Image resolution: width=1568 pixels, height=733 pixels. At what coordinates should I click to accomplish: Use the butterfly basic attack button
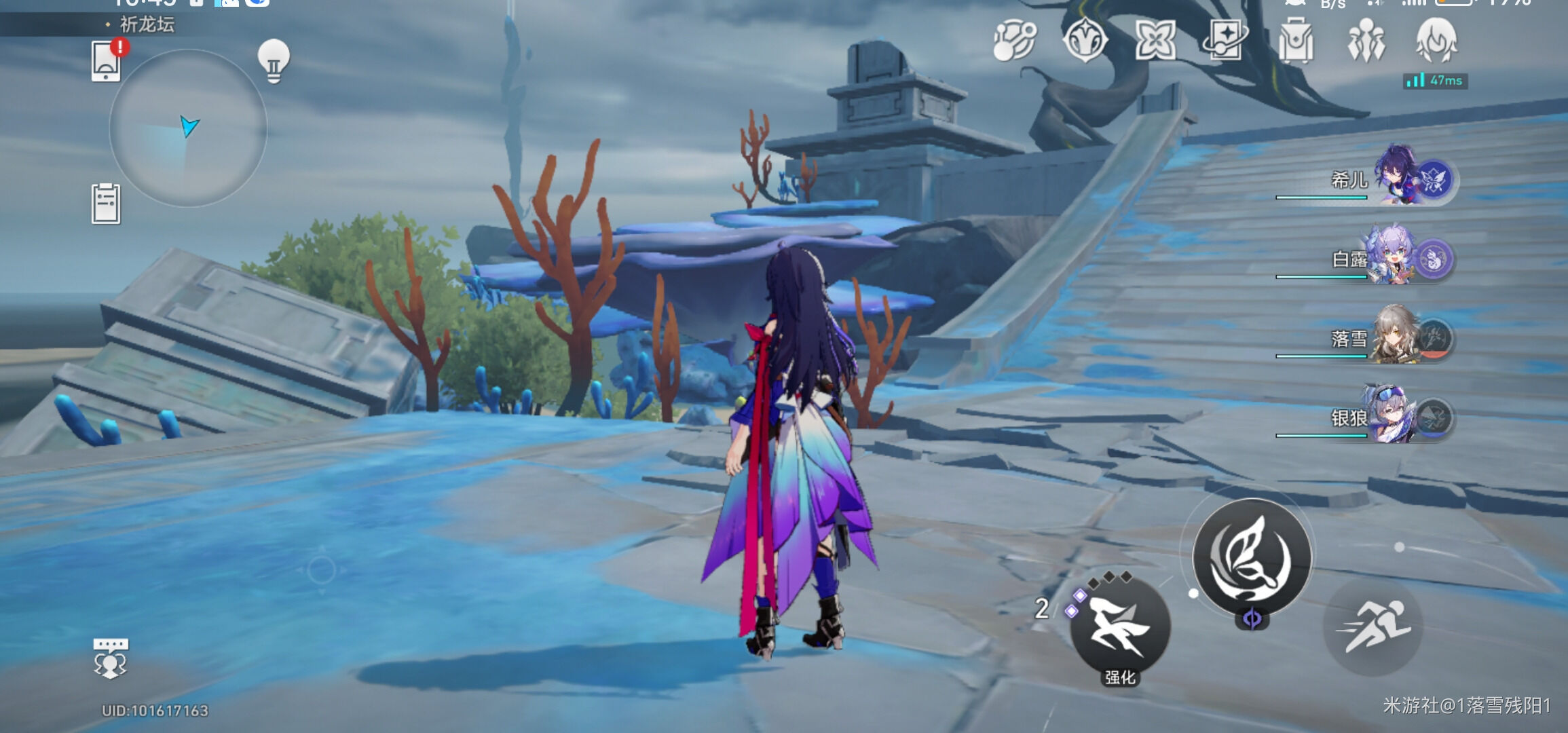click(x=1252, y=558)
